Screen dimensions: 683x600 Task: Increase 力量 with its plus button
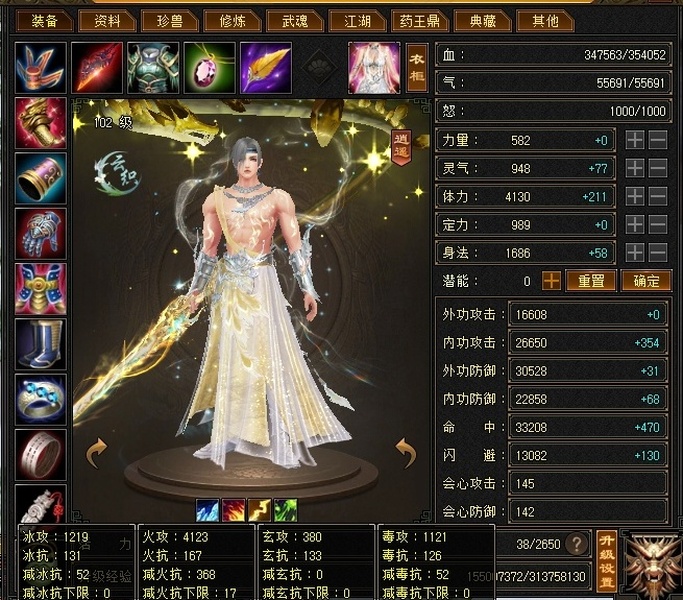(635, 141)
